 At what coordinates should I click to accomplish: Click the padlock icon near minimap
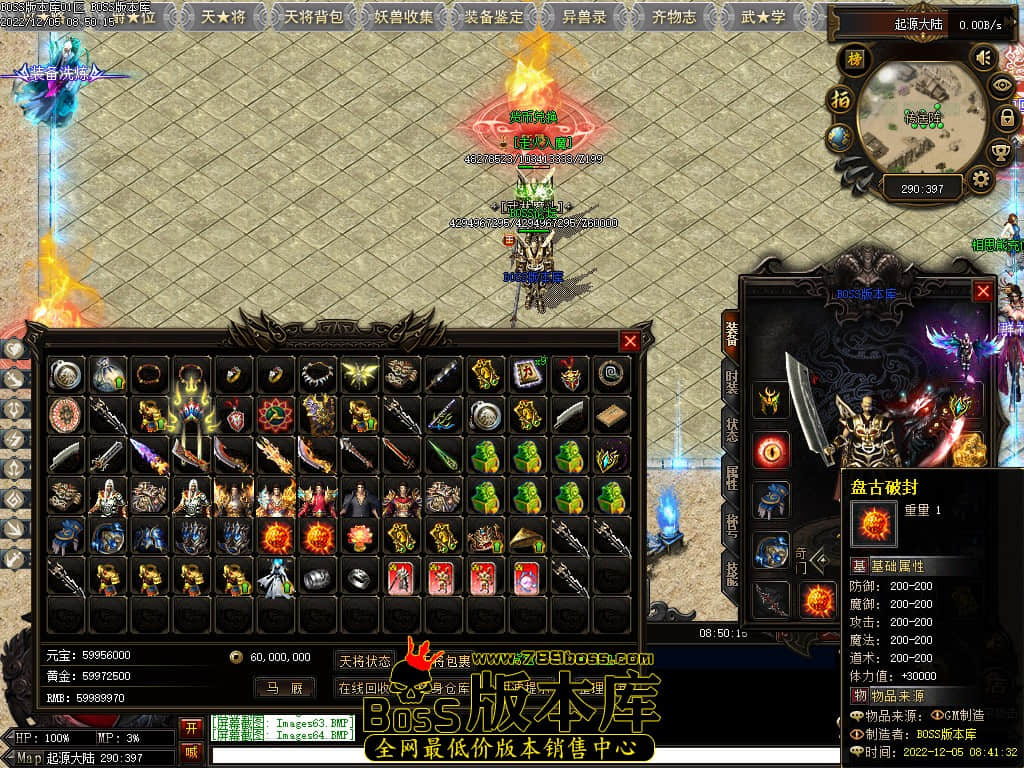click(1007, 118)
